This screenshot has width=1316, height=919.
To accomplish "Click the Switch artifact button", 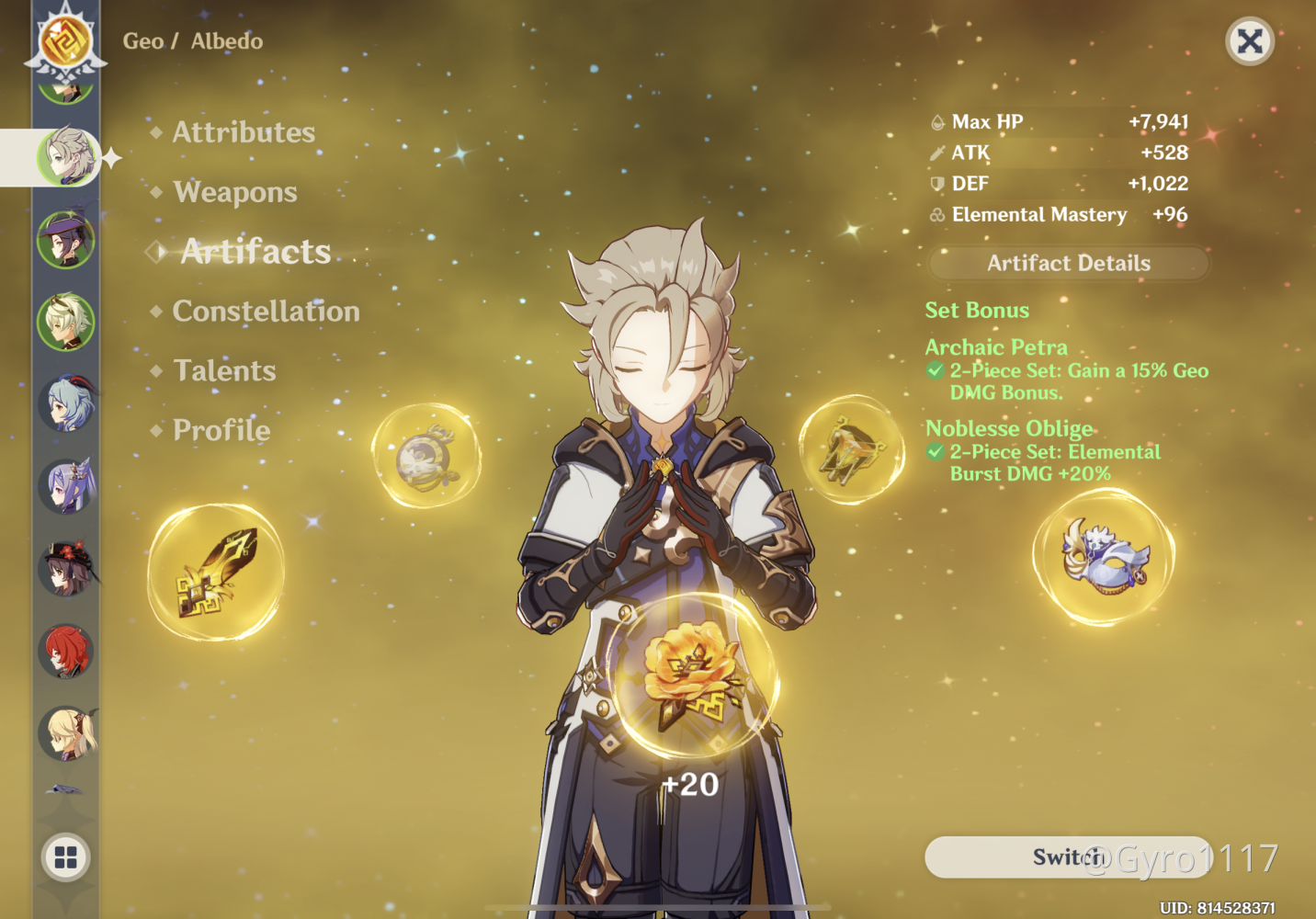I will [1067, 857].
